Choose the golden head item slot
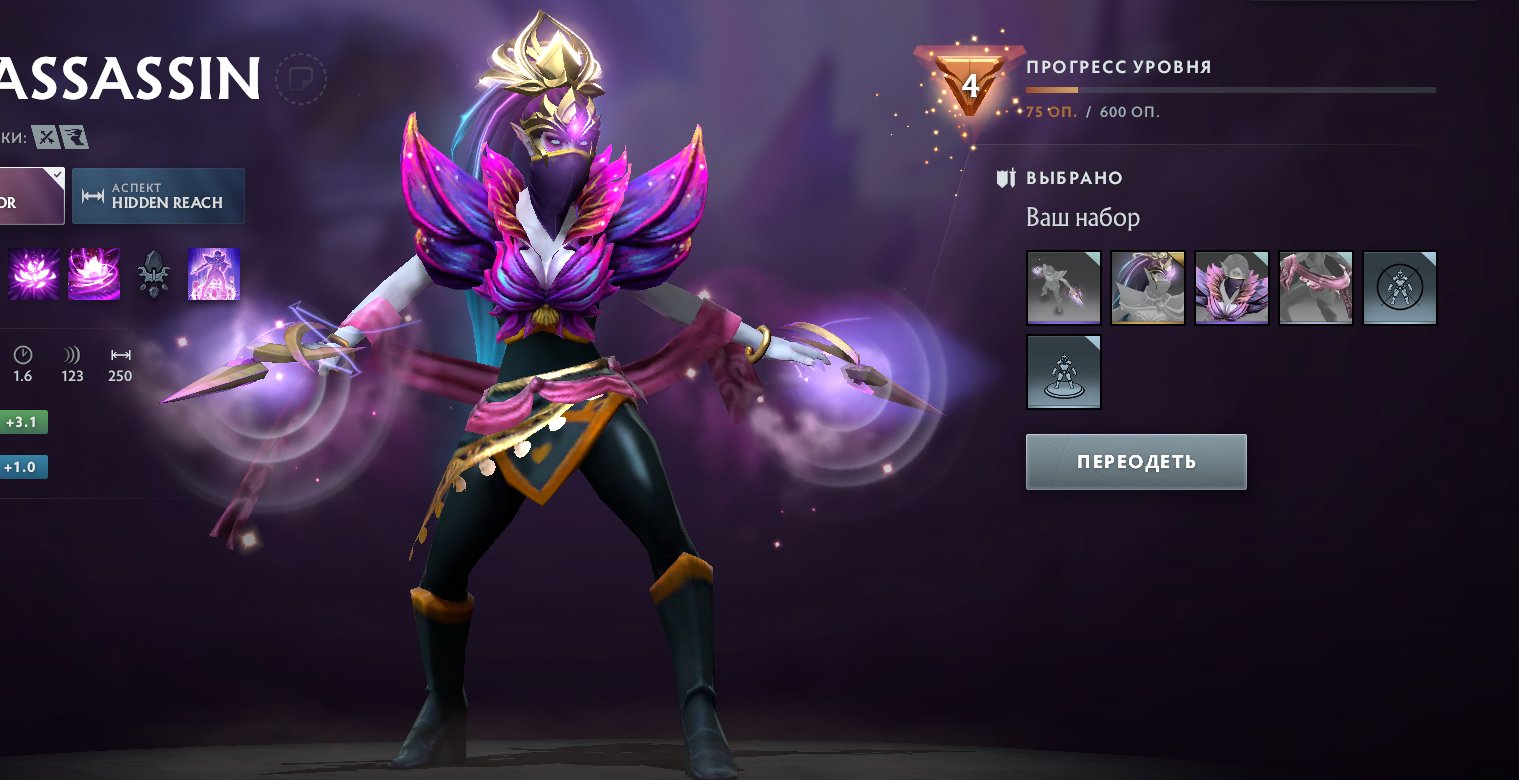The width and height of the screenshot is (1519, 780). [x=1148, y=288]
